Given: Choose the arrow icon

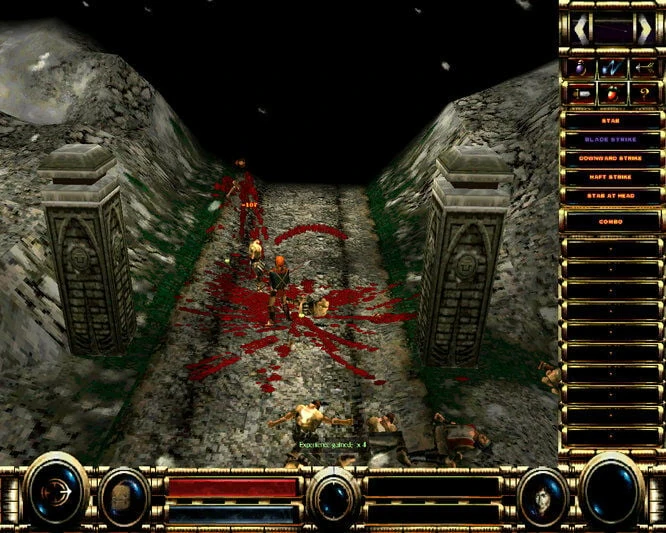Looking at the screenshot, I should click(x=642, y=68).
